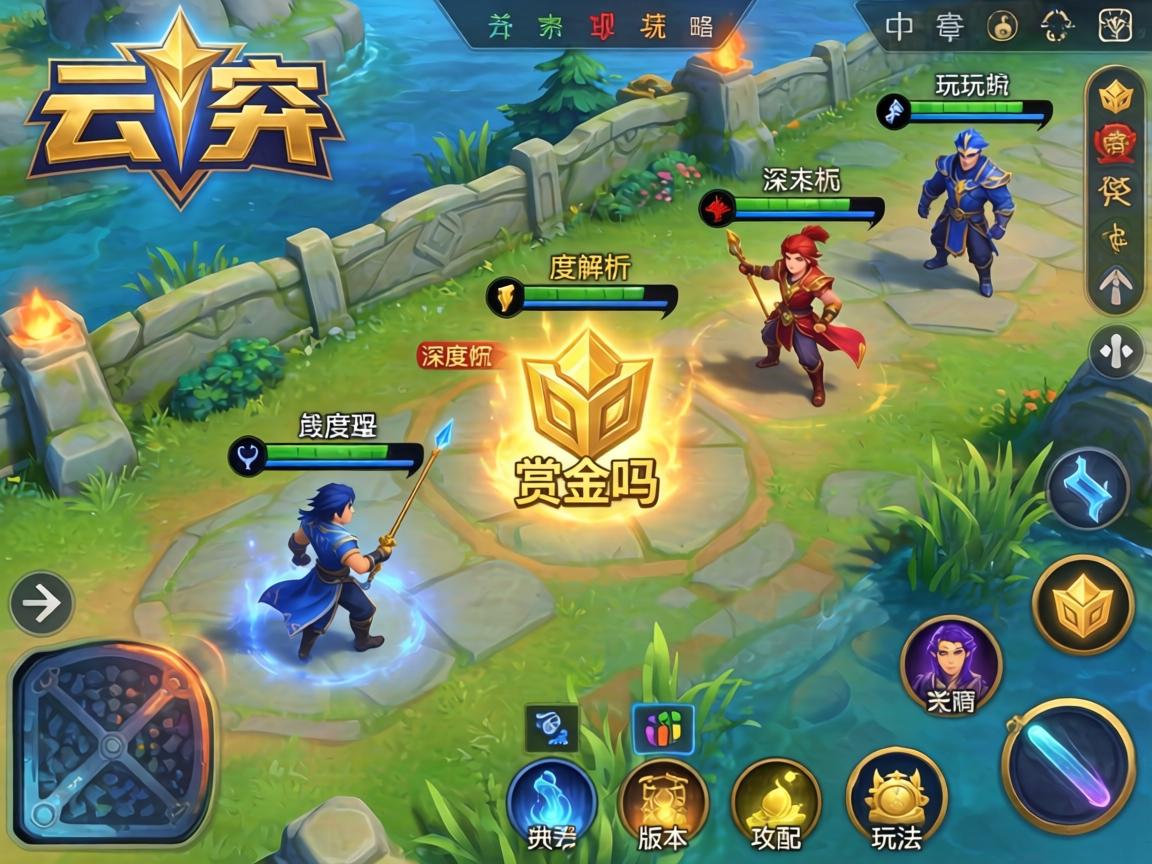Open the square plant icon at top-right
This screenshot has height=864, width=1152.
[1115, 26]
